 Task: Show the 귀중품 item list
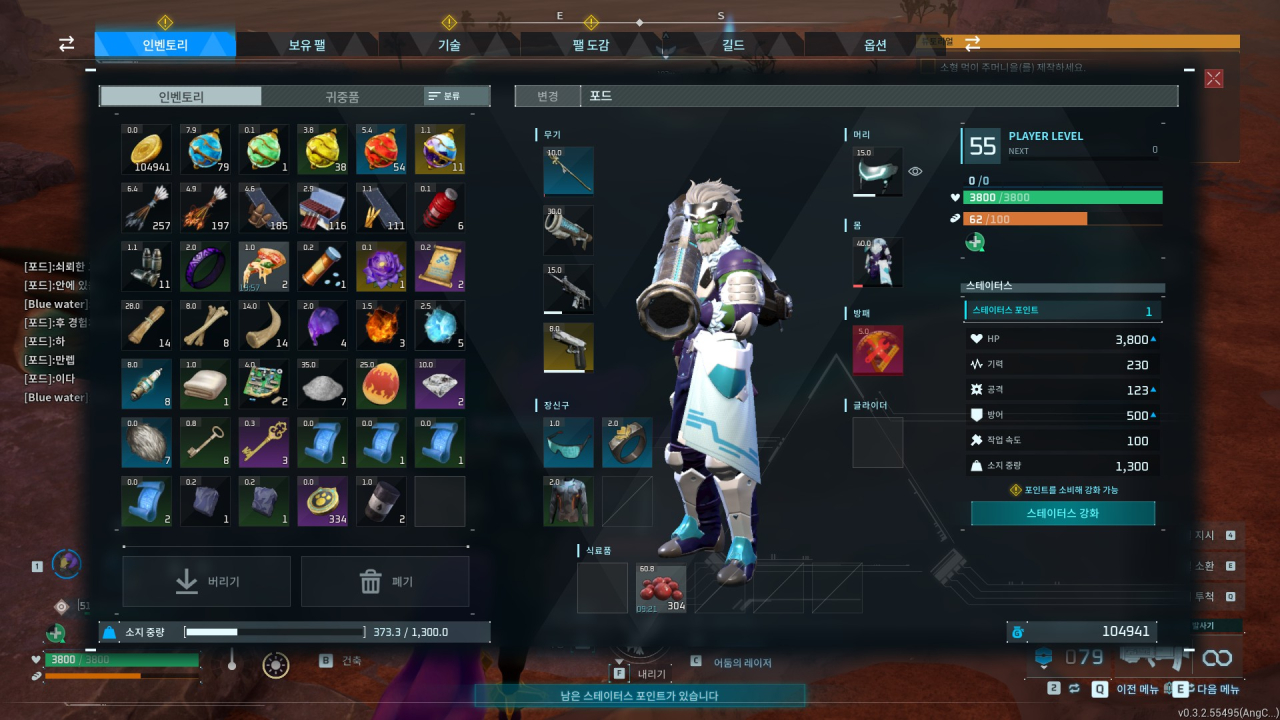pyautogui.click(x=342, y=96)
